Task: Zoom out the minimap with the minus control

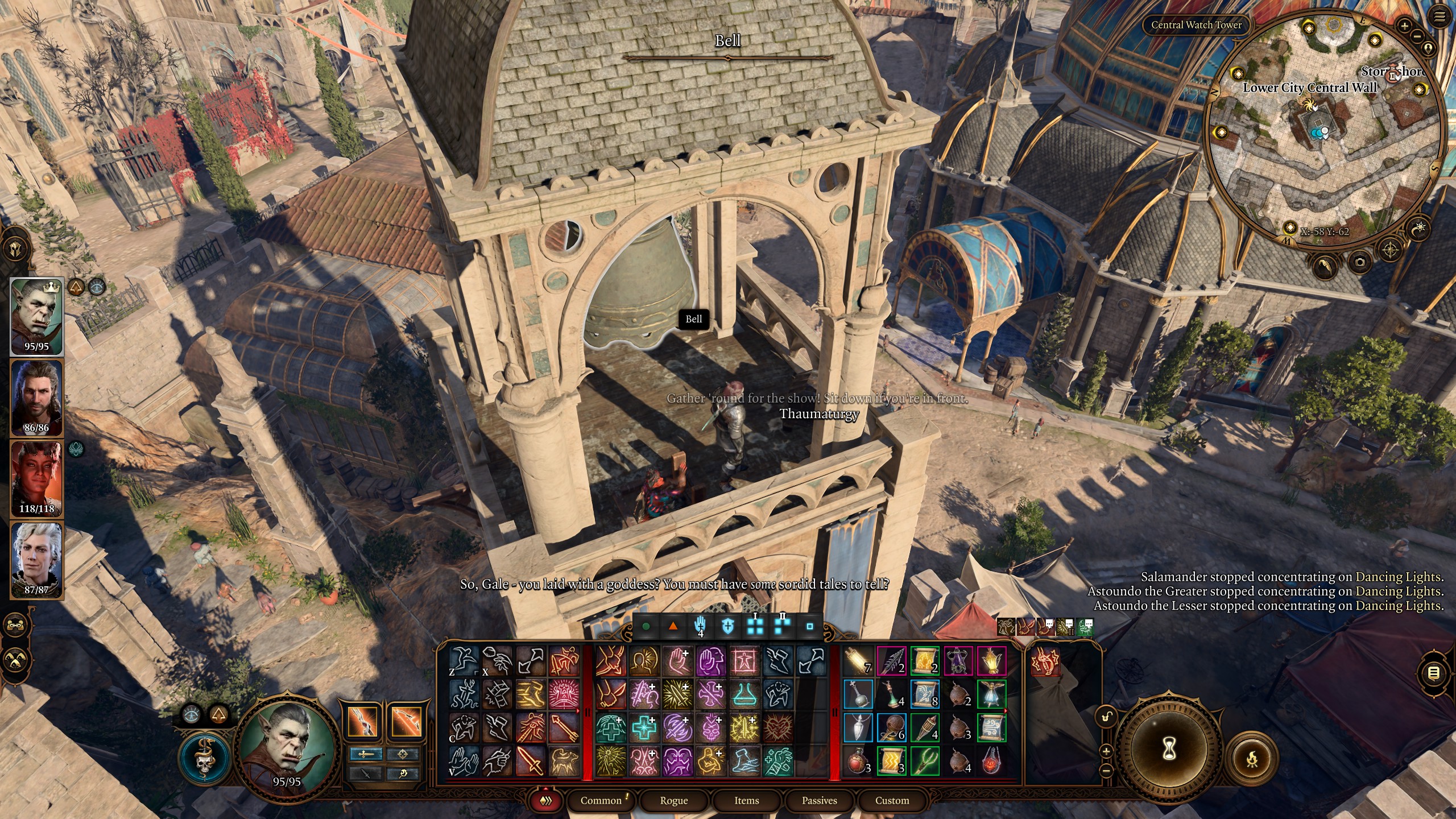Action: (x=1417, y=36)
